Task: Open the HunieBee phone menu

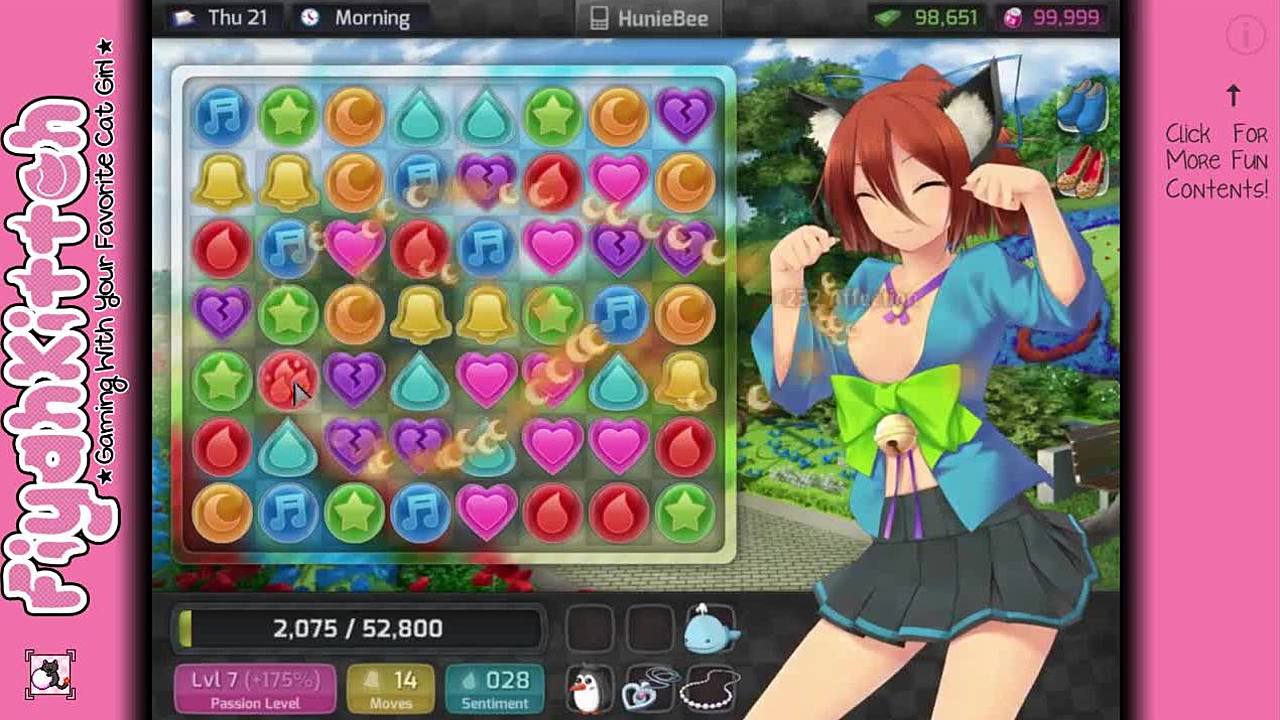Action: [x=649, y=18]
